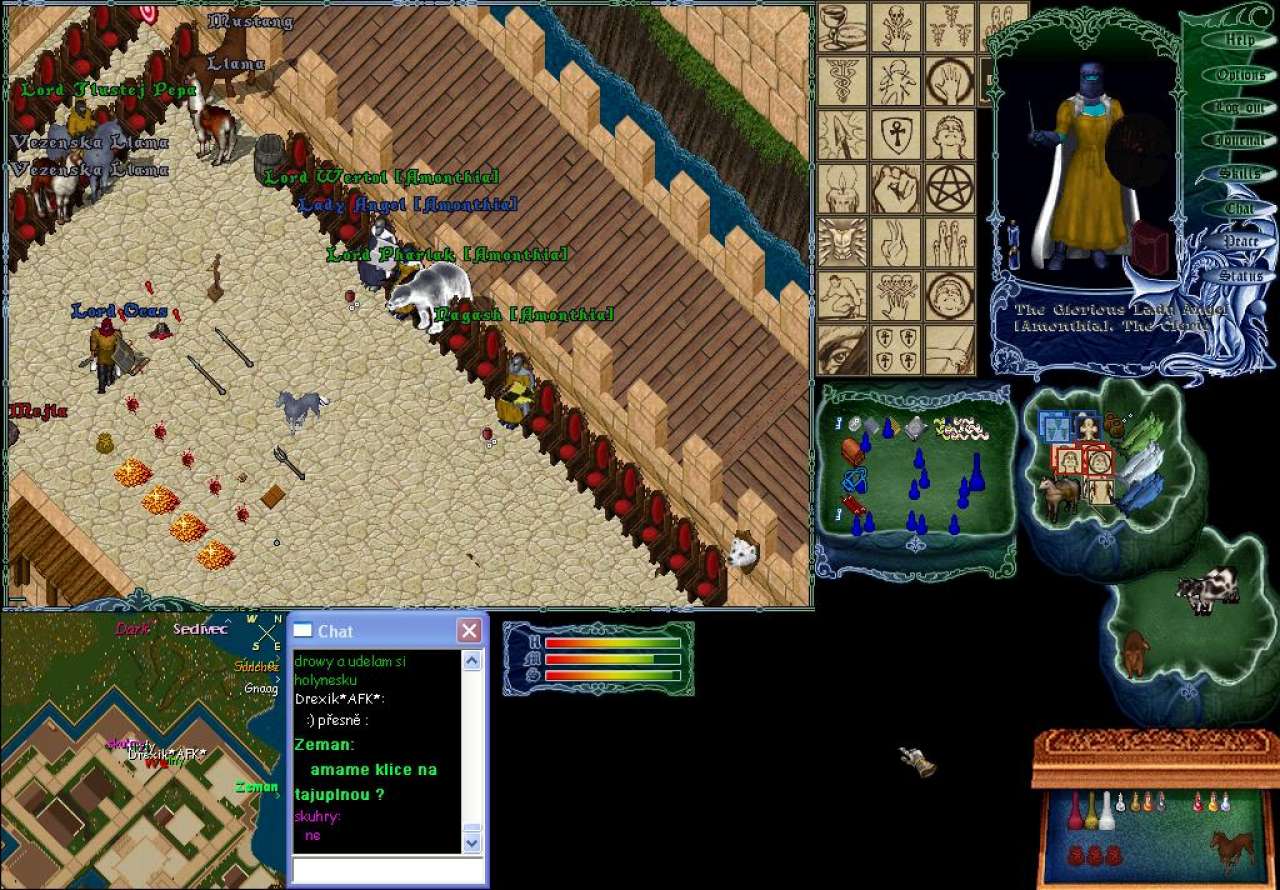Select the red spellbook on the paperdoll
Image resolution: width=1280 pixels, height=890 pixels.
1149,247
